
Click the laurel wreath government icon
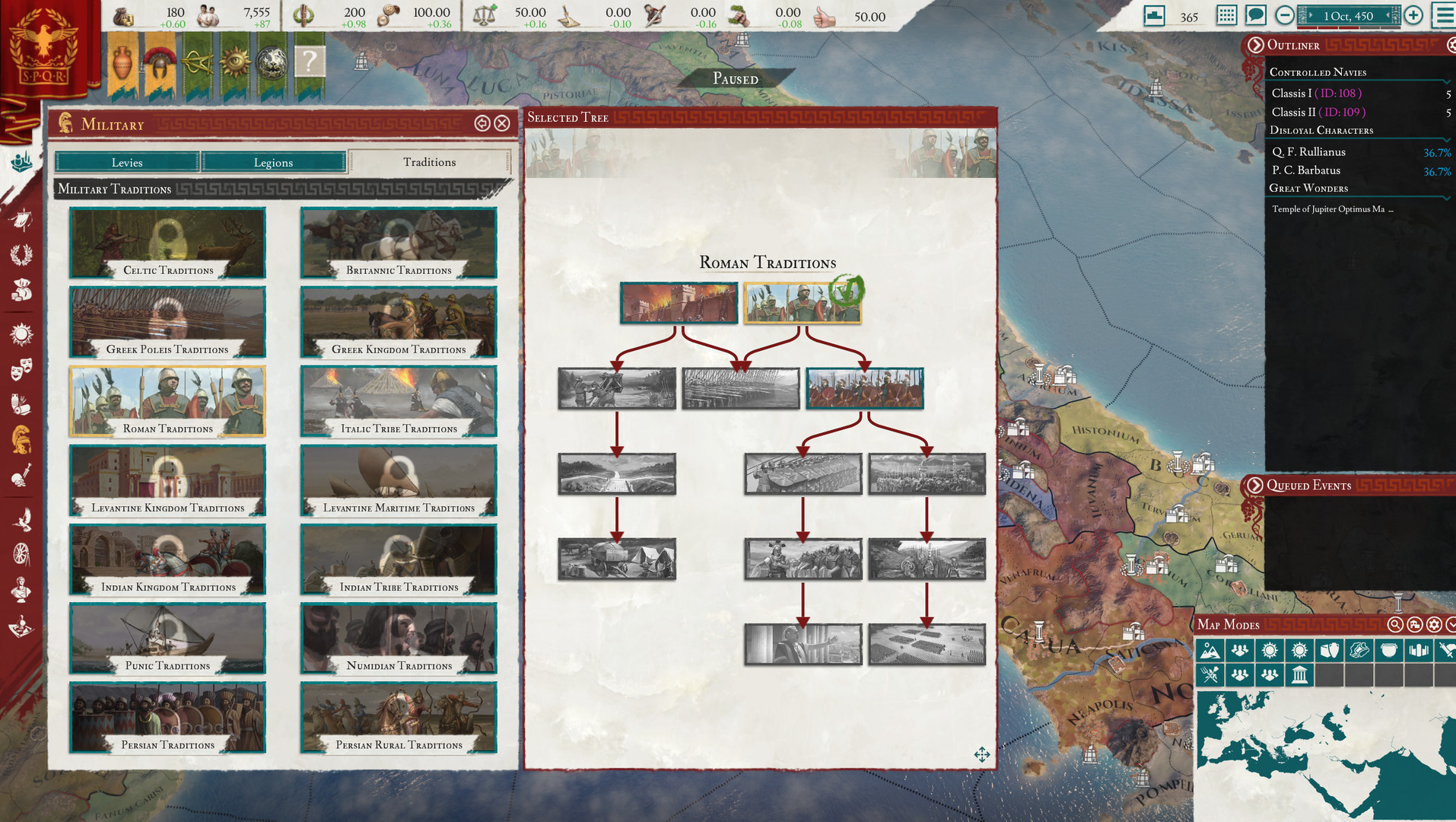[x=21, y=255]
